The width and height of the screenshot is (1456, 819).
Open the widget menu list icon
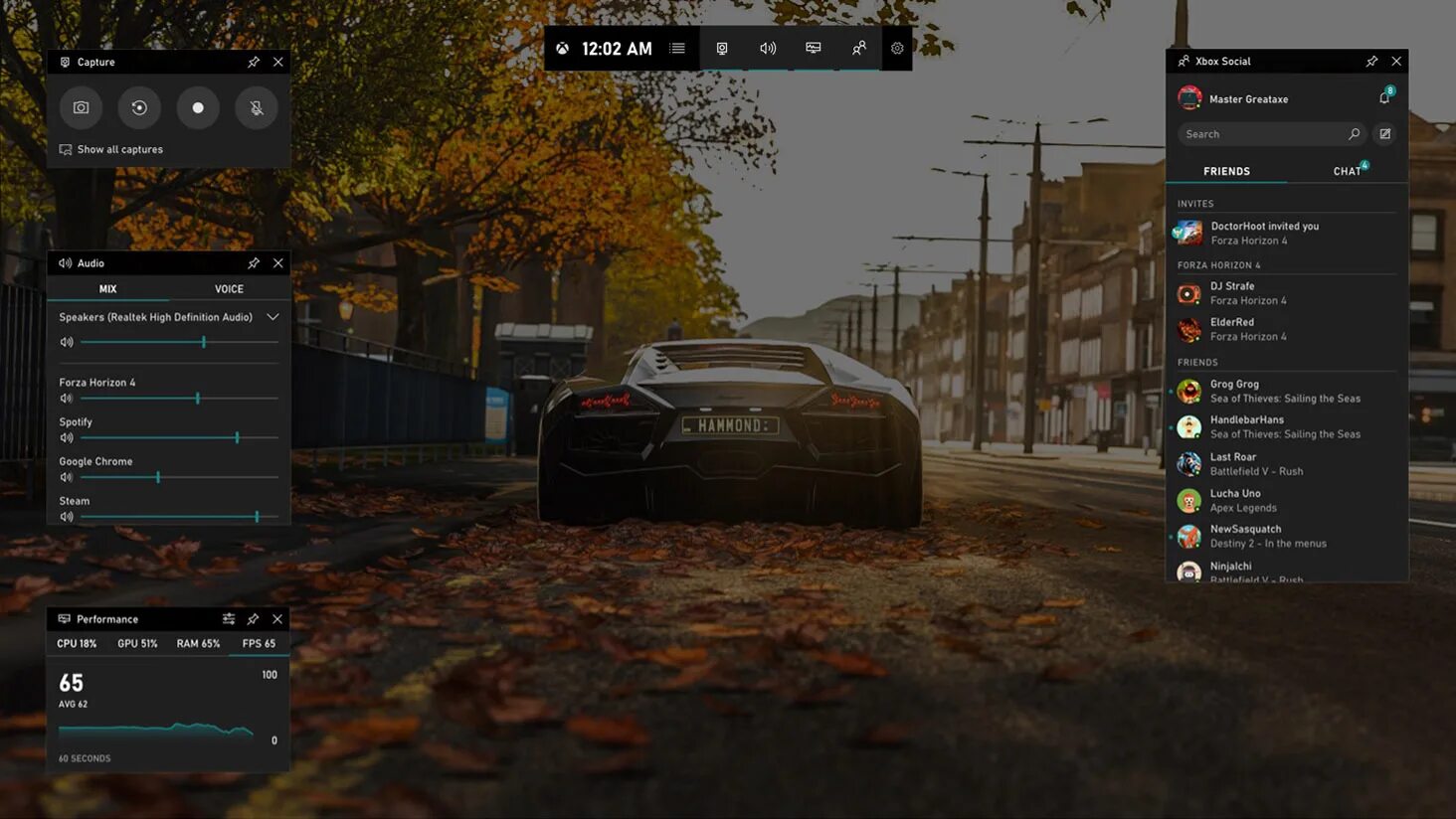click(677, 49)
